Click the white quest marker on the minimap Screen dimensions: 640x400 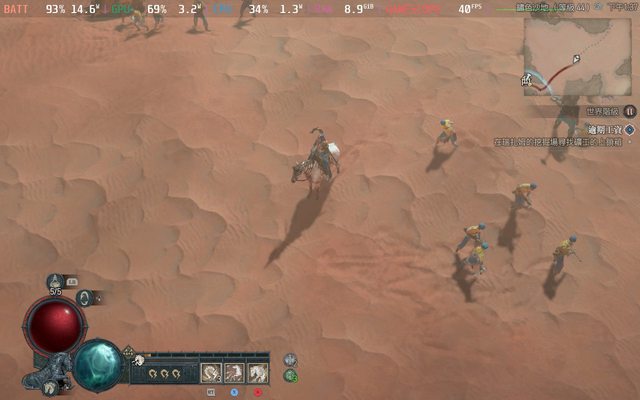[x=576, y=58]
